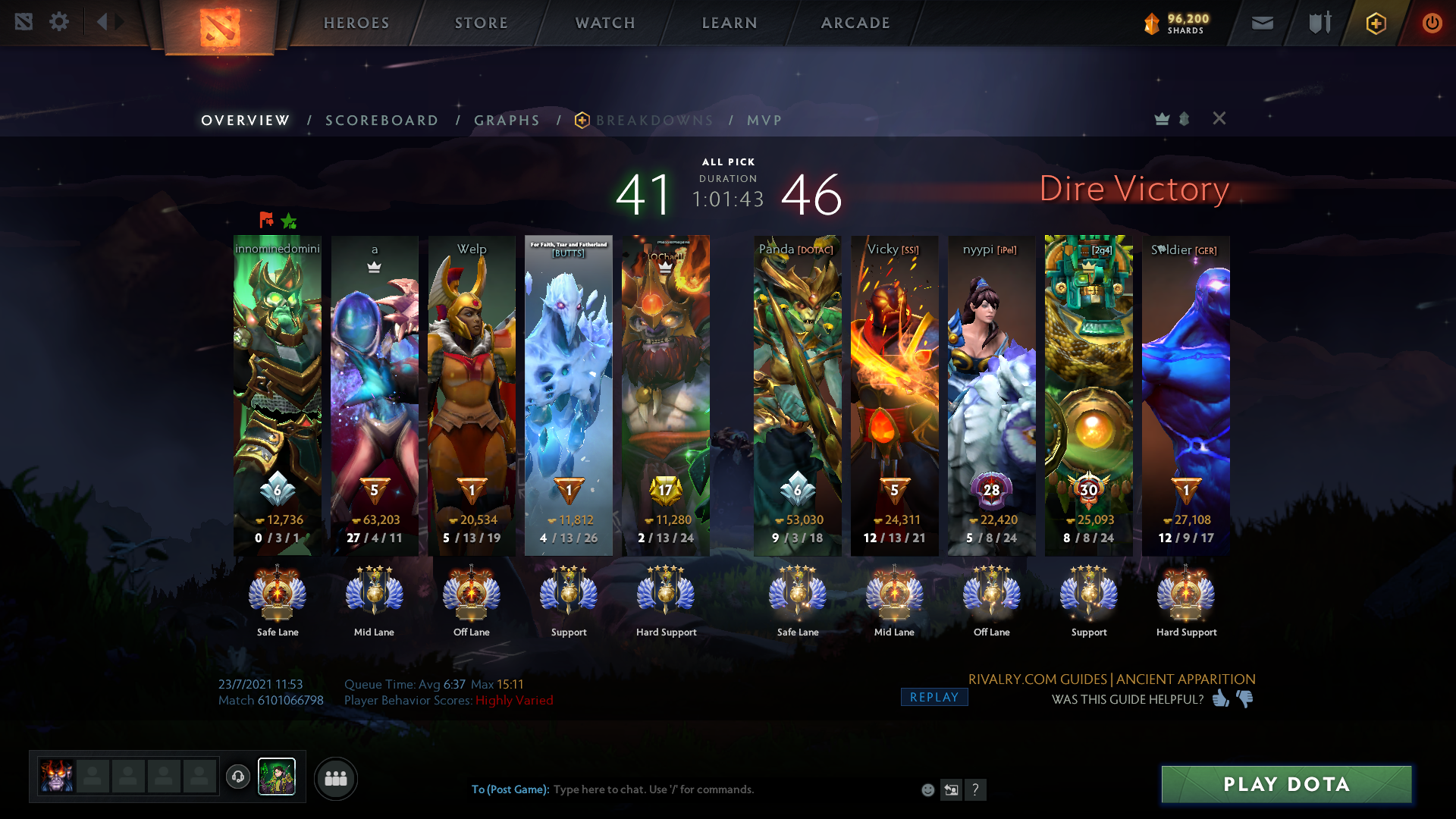Screen dimensions: 1456x819
Task: Open the Watch tab
Action: (605, 23)
